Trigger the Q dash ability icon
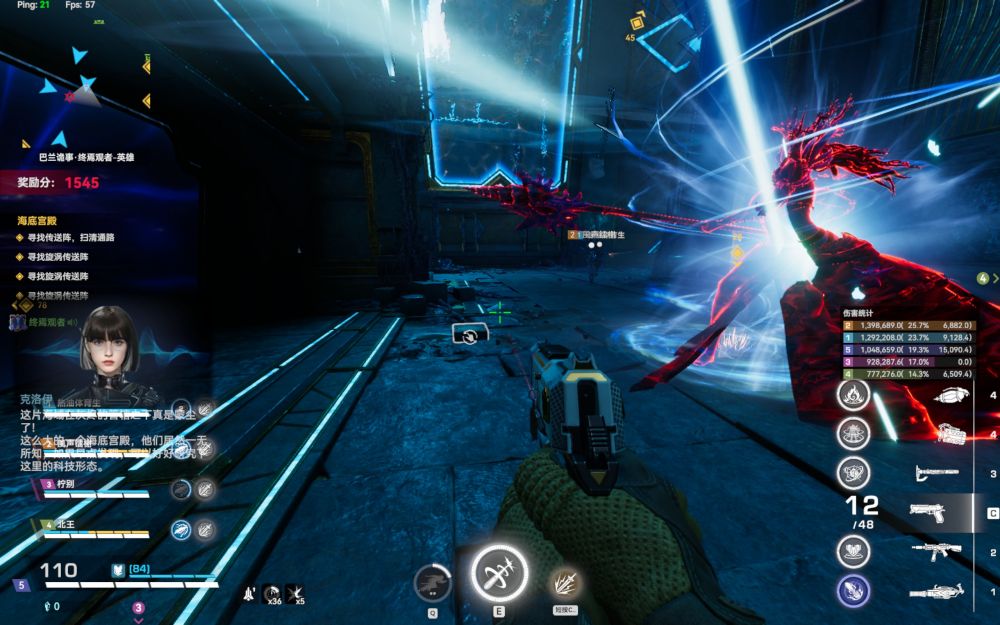 coord(432,583)
